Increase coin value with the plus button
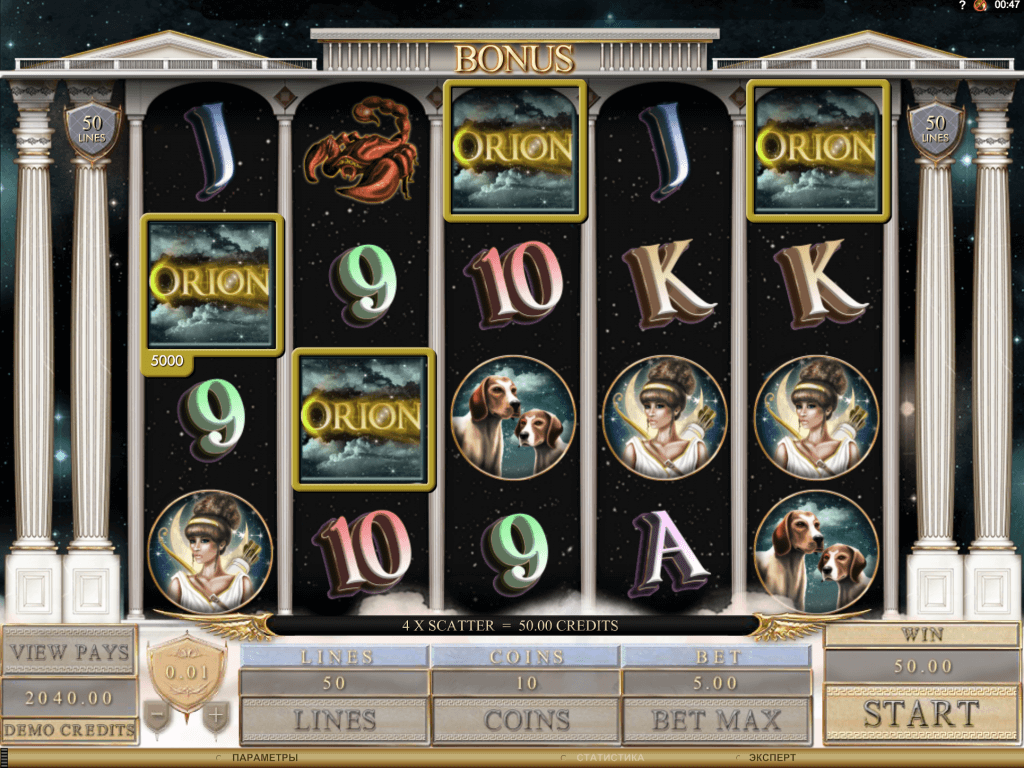The image size is (1024, 768). click(x=214, y=716)
